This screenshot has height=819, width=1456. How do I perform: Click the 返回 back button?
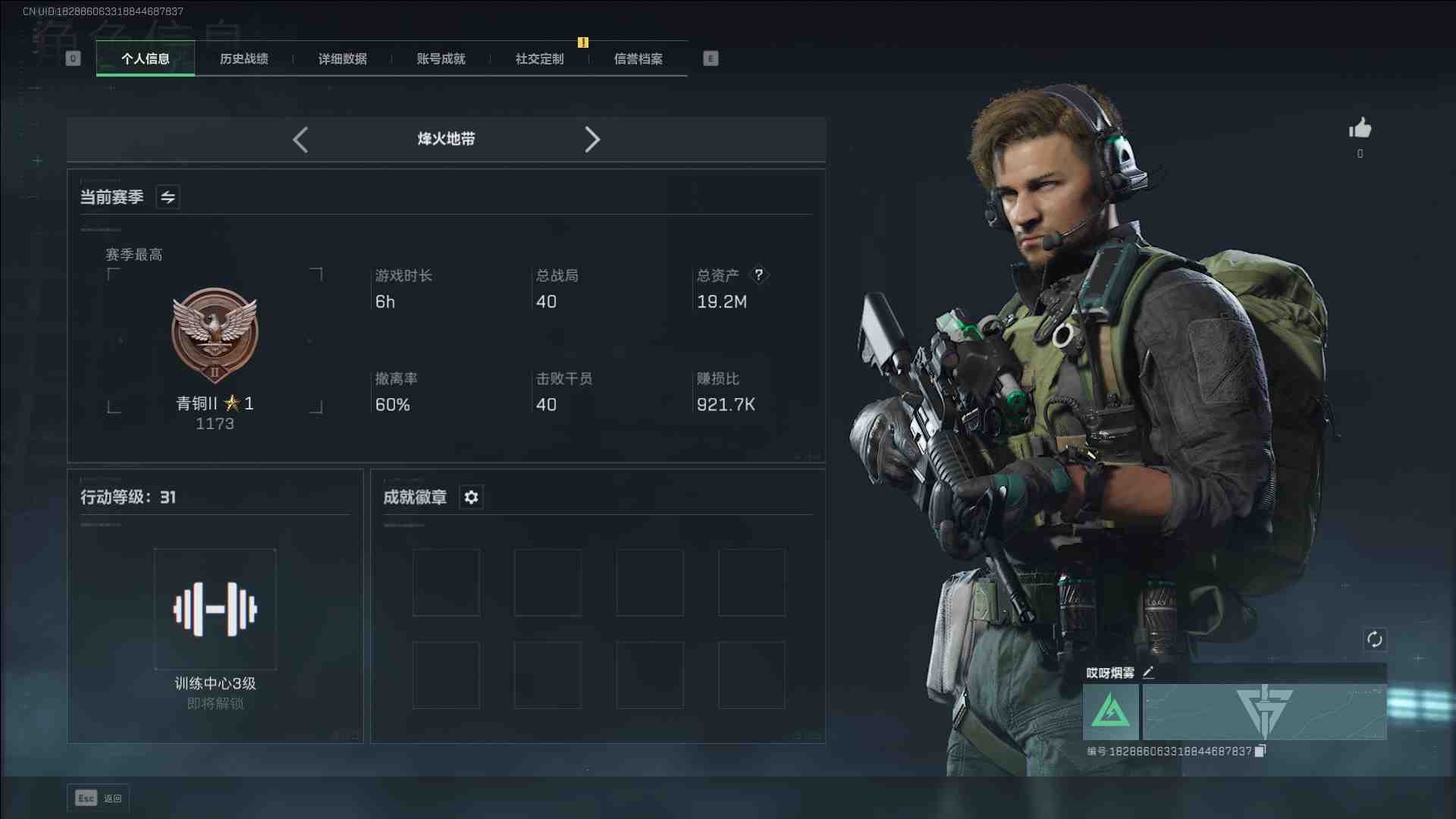[99, 798]
